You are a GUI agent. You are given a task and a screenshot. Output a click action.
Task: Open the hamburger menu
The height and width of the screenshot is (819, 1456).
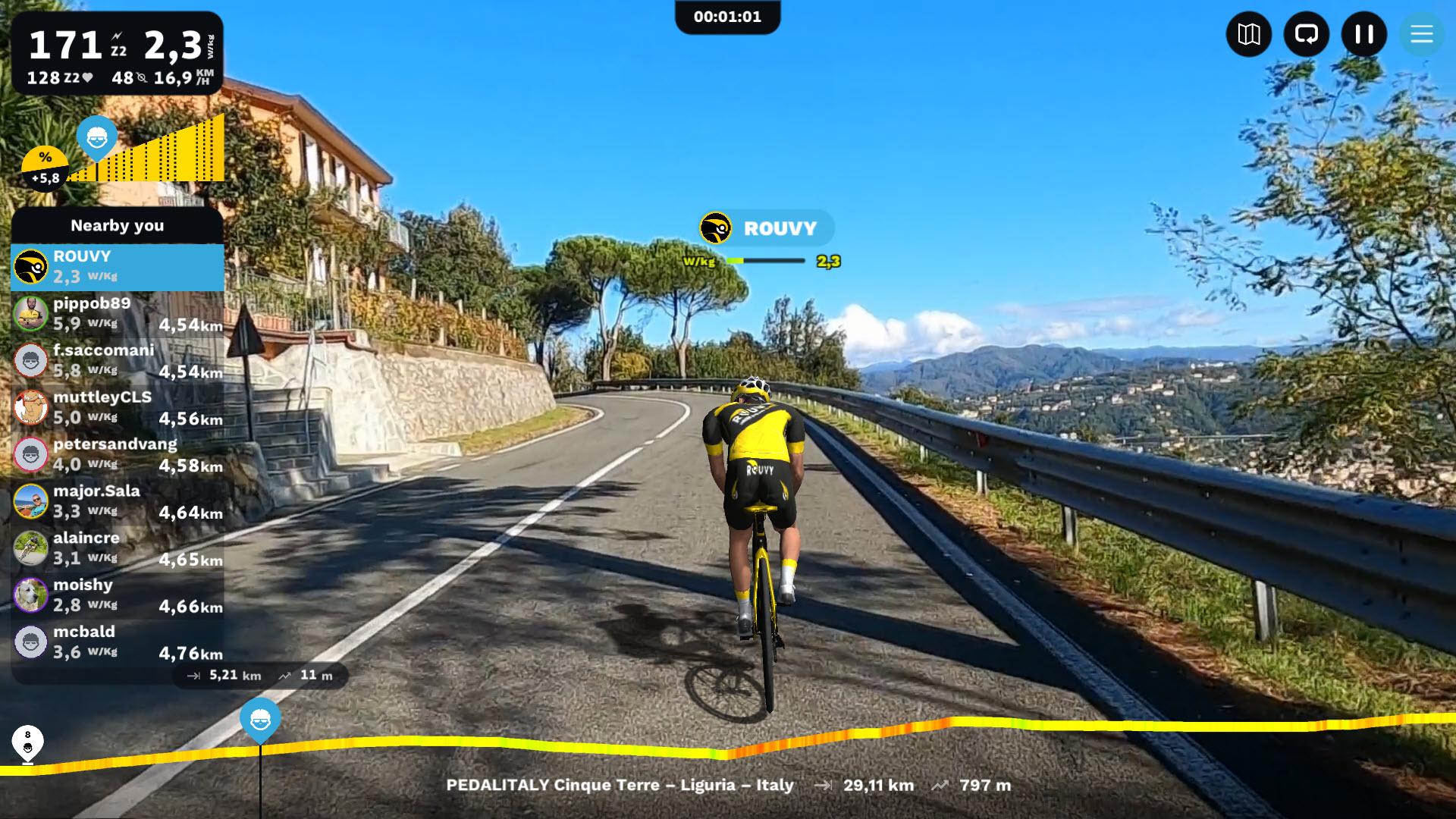pyautogui.click(x=1421, y=34)
